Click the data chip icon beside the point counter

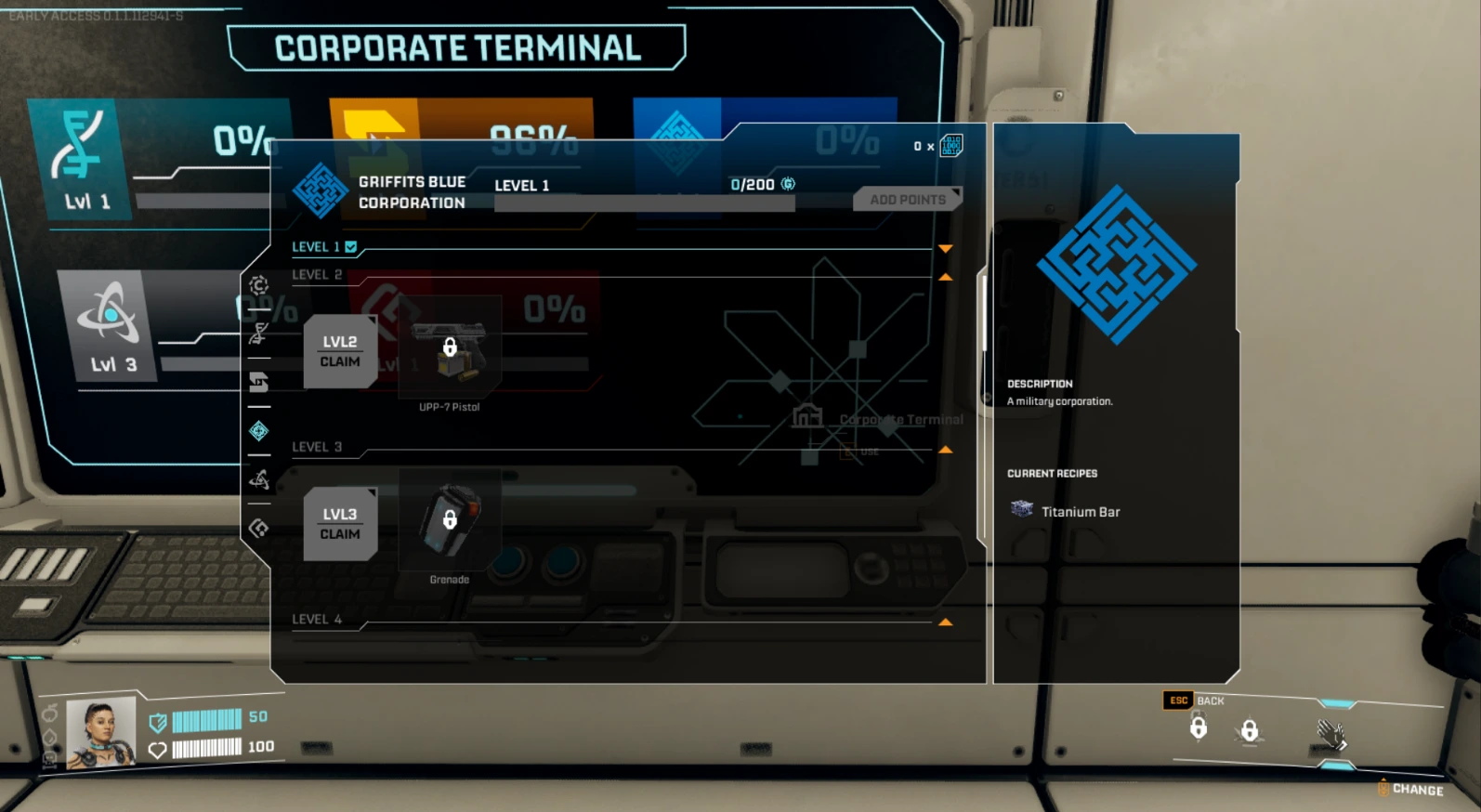coord(950,146)
